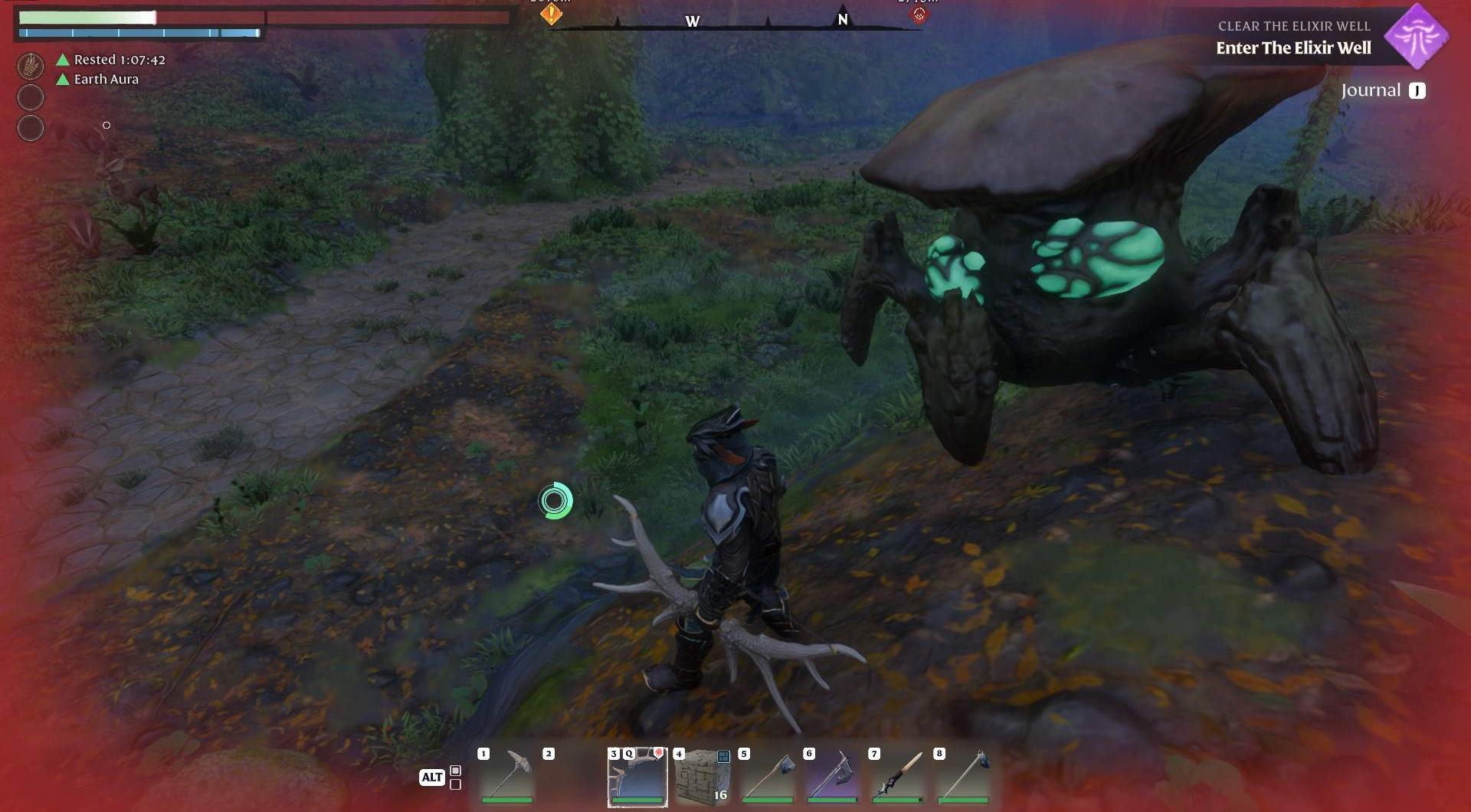Choose the stone block stack of 16
Screen dimensions: 1471x812
pos(703,775)
